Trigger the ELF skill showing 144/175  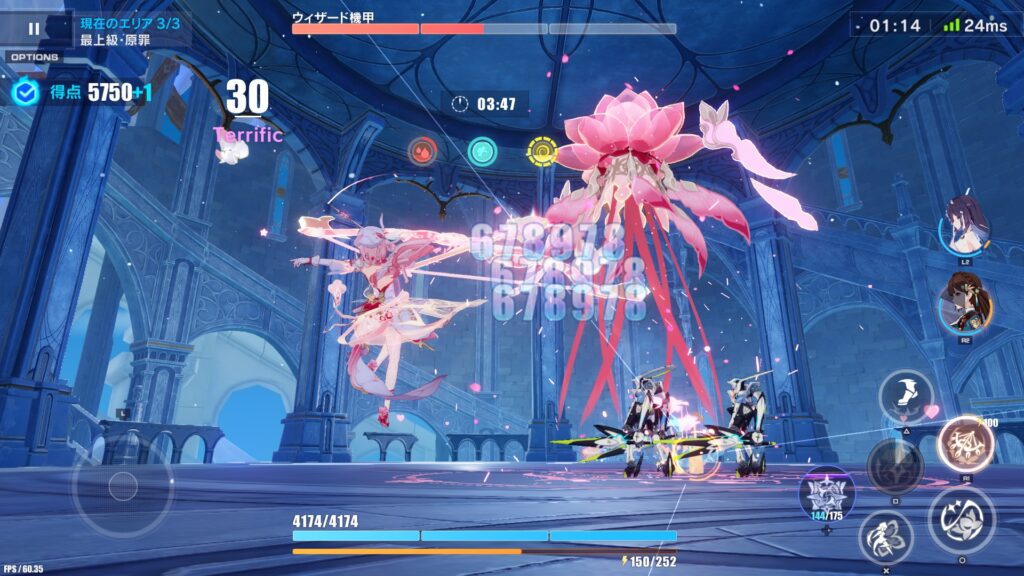(x=826, y=491)
